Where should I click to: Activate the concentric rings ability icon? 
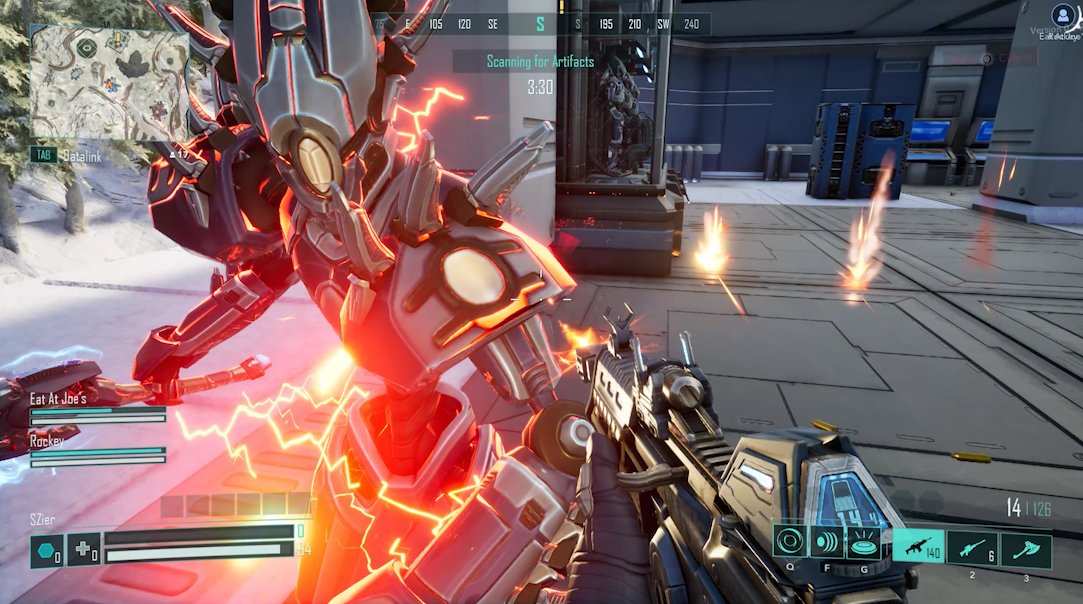[789, 541]
